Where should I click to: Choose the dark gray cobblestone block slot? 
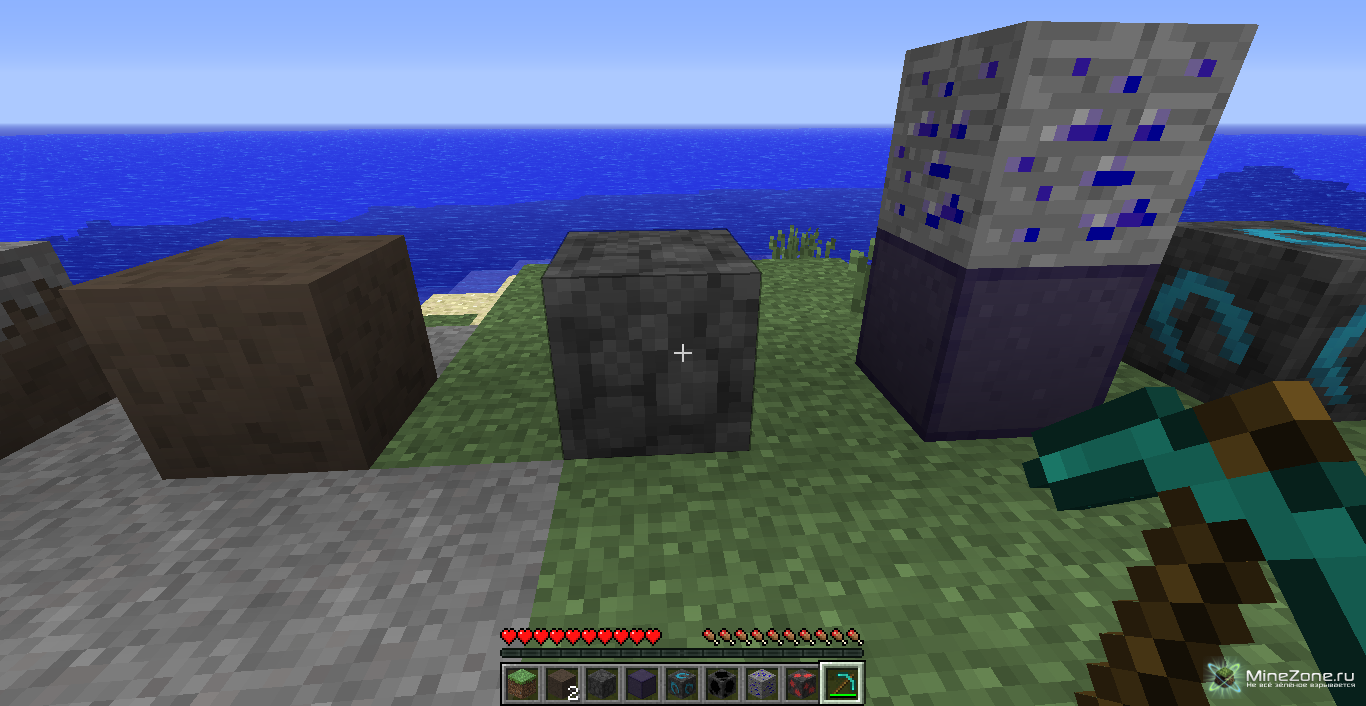click(x=599, y=684)
